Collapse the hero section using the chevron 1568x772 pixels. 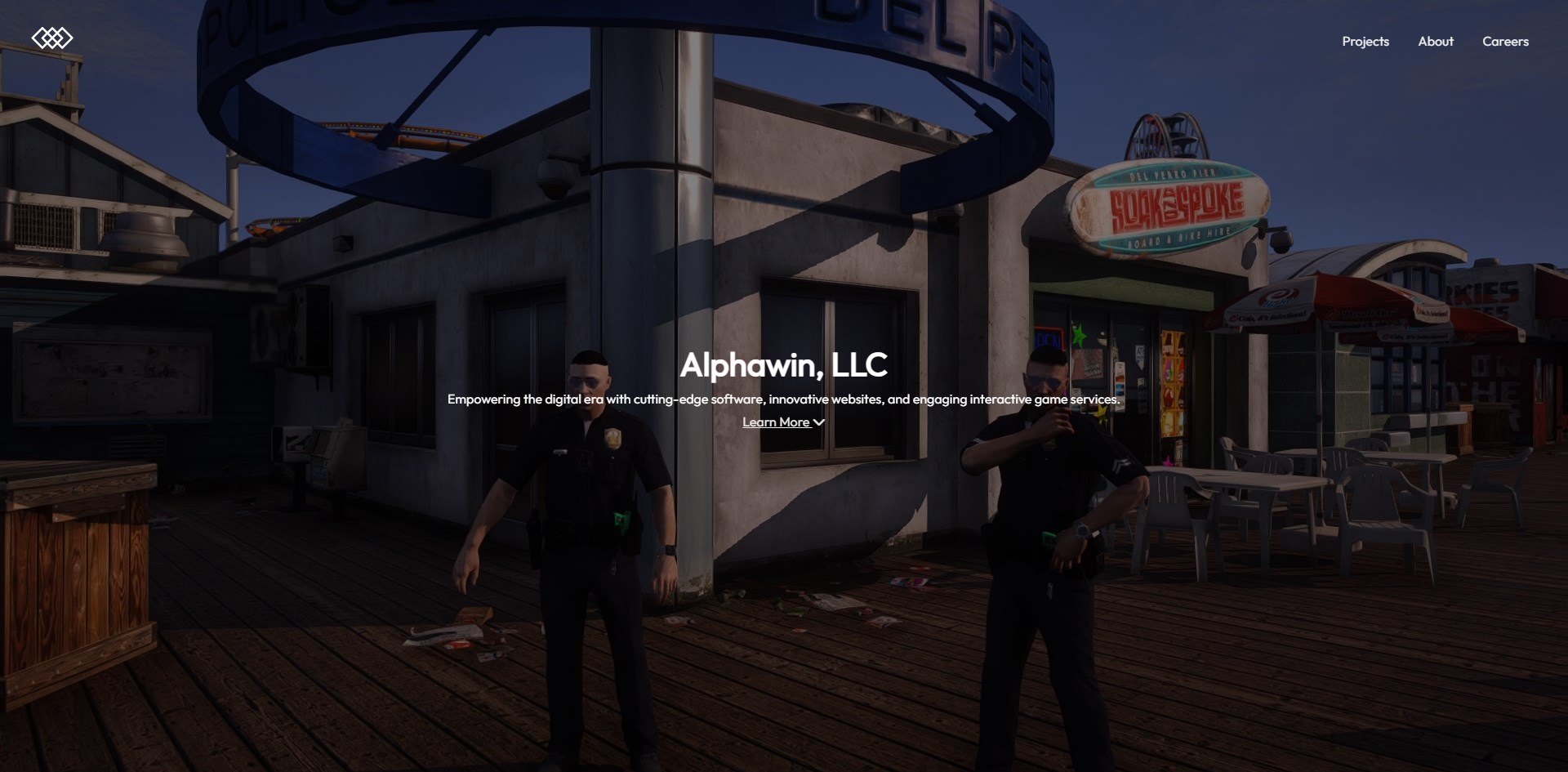point(819,422)
